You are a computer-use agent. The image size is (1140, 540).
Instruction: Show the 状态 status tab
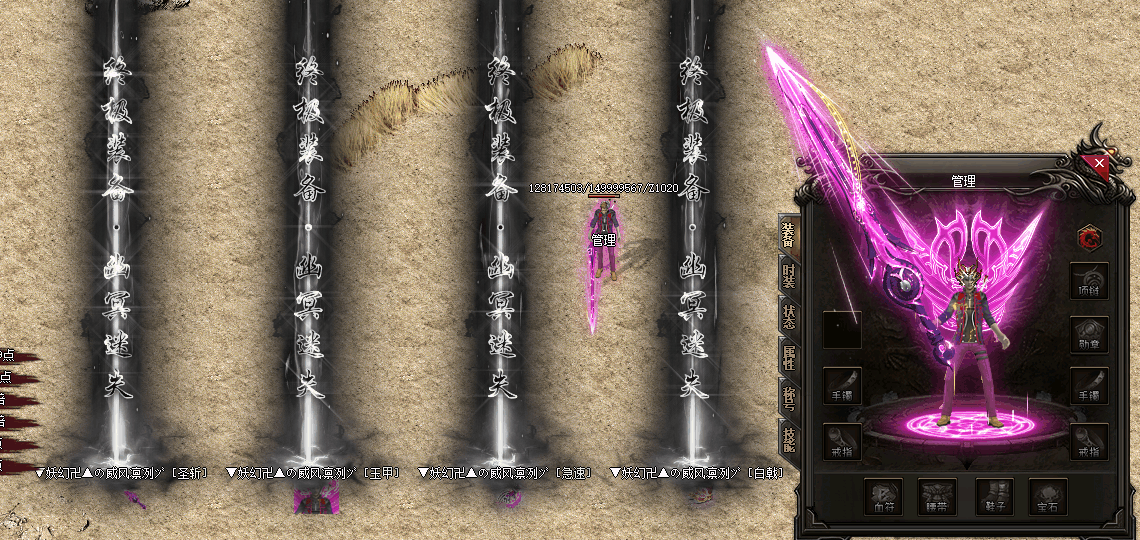click(x=788, y=317)
